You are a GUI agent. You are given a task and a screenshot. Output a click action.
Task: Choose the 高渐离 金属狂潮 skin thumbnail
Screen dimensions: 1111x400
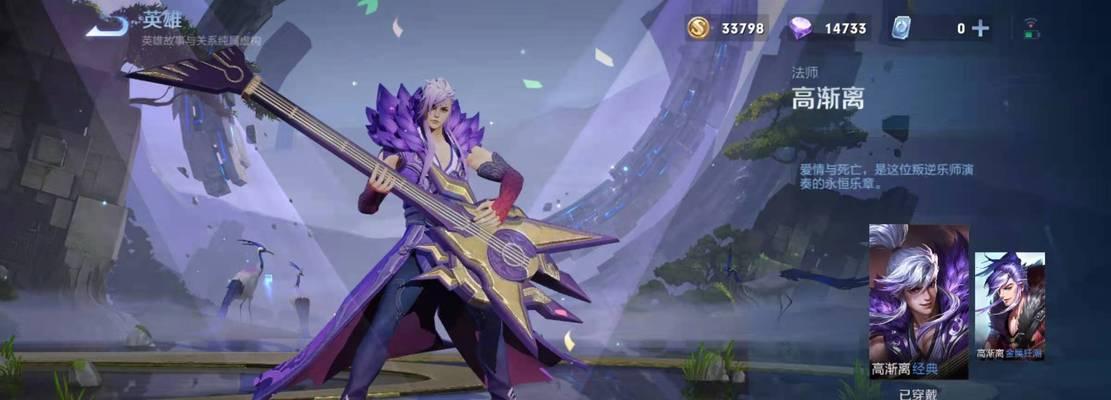(1010, 305)
